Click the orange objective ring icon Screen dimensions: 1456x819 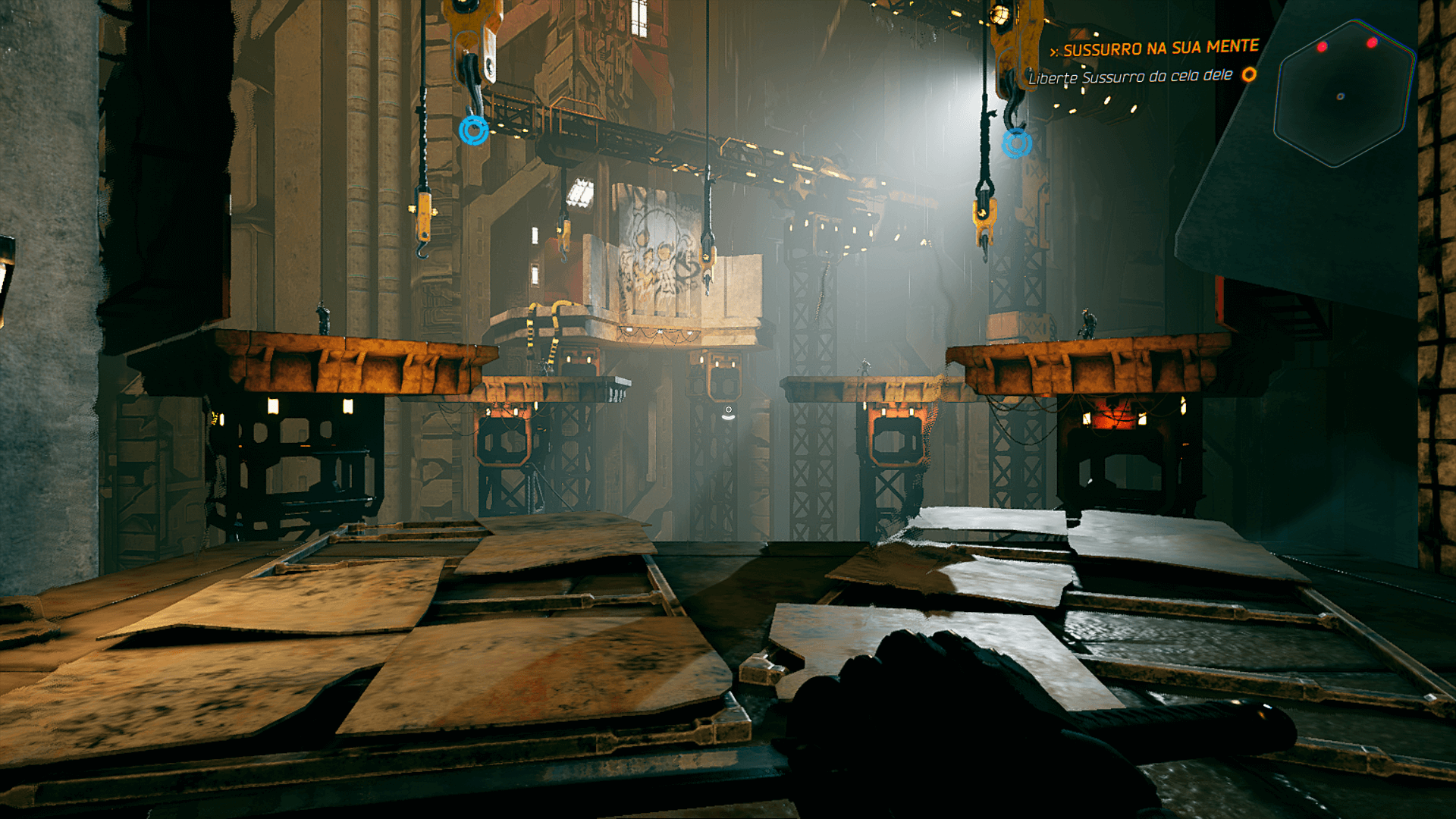pyautogui.click(x=1249, y=74)
